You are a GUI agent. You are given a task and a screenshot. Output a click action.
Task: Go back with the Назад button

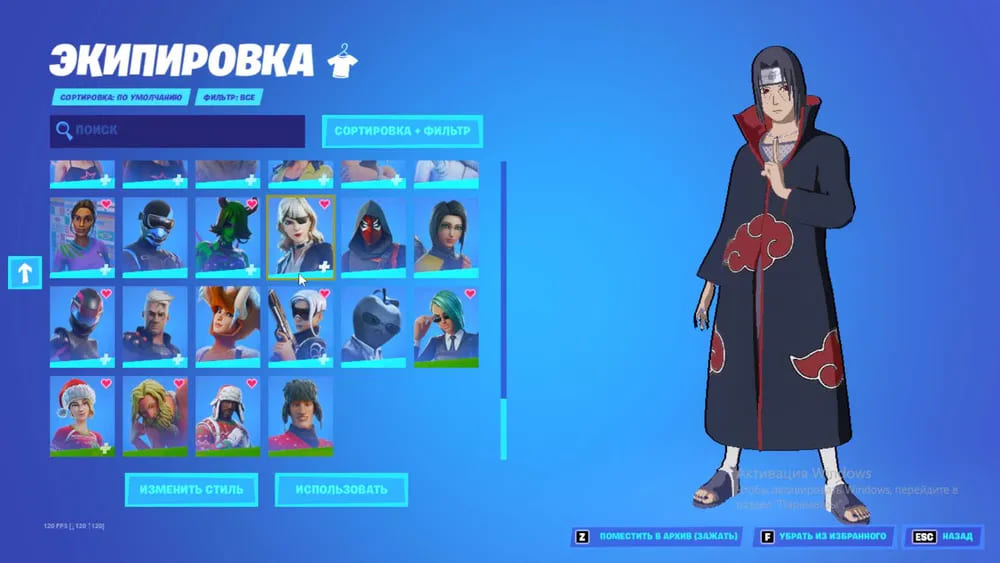click(943, 537)
